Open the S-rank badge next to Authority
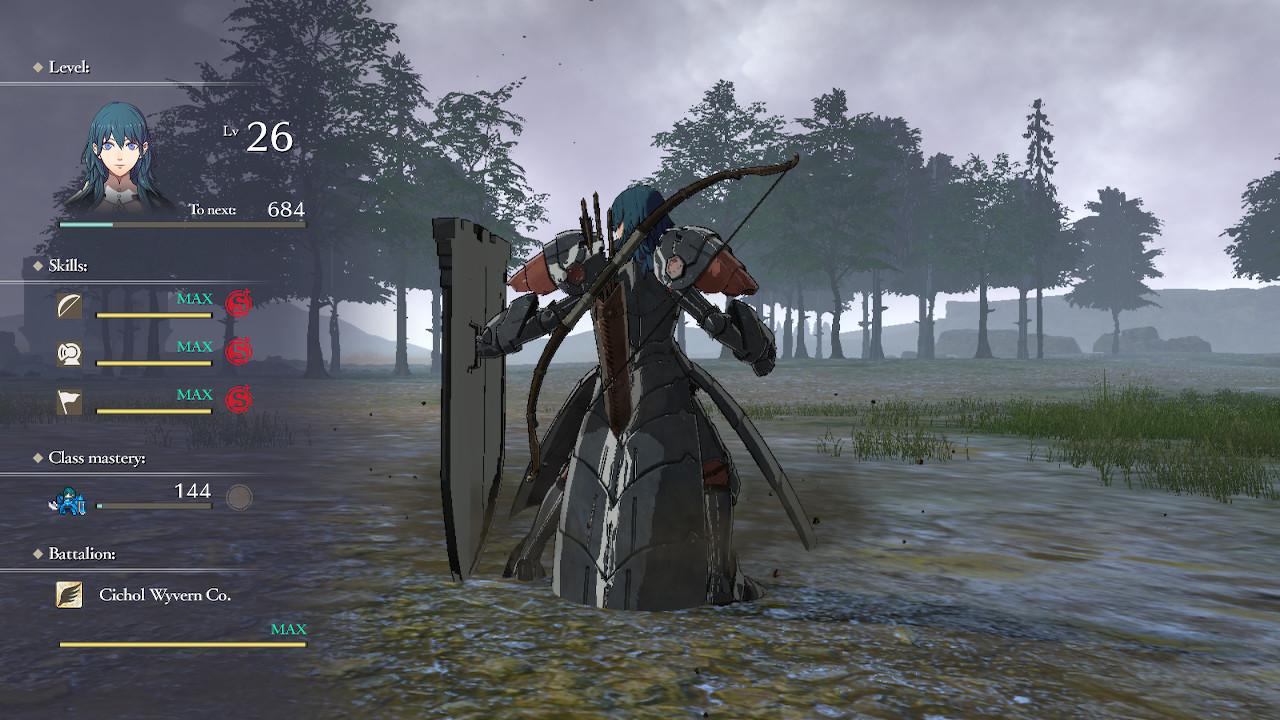The image size is (1280, 720). tap(238, 394)
